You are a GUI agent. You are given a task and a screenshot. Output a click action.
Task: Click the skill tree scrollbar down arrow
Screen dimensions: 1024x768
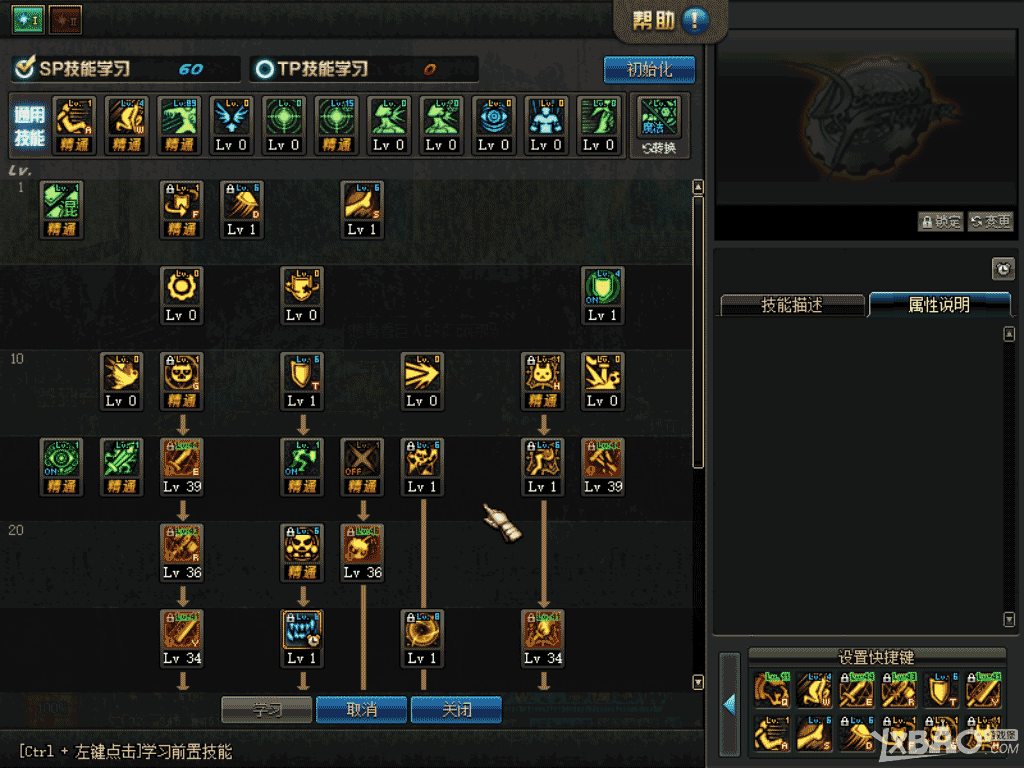coord(698,682)
